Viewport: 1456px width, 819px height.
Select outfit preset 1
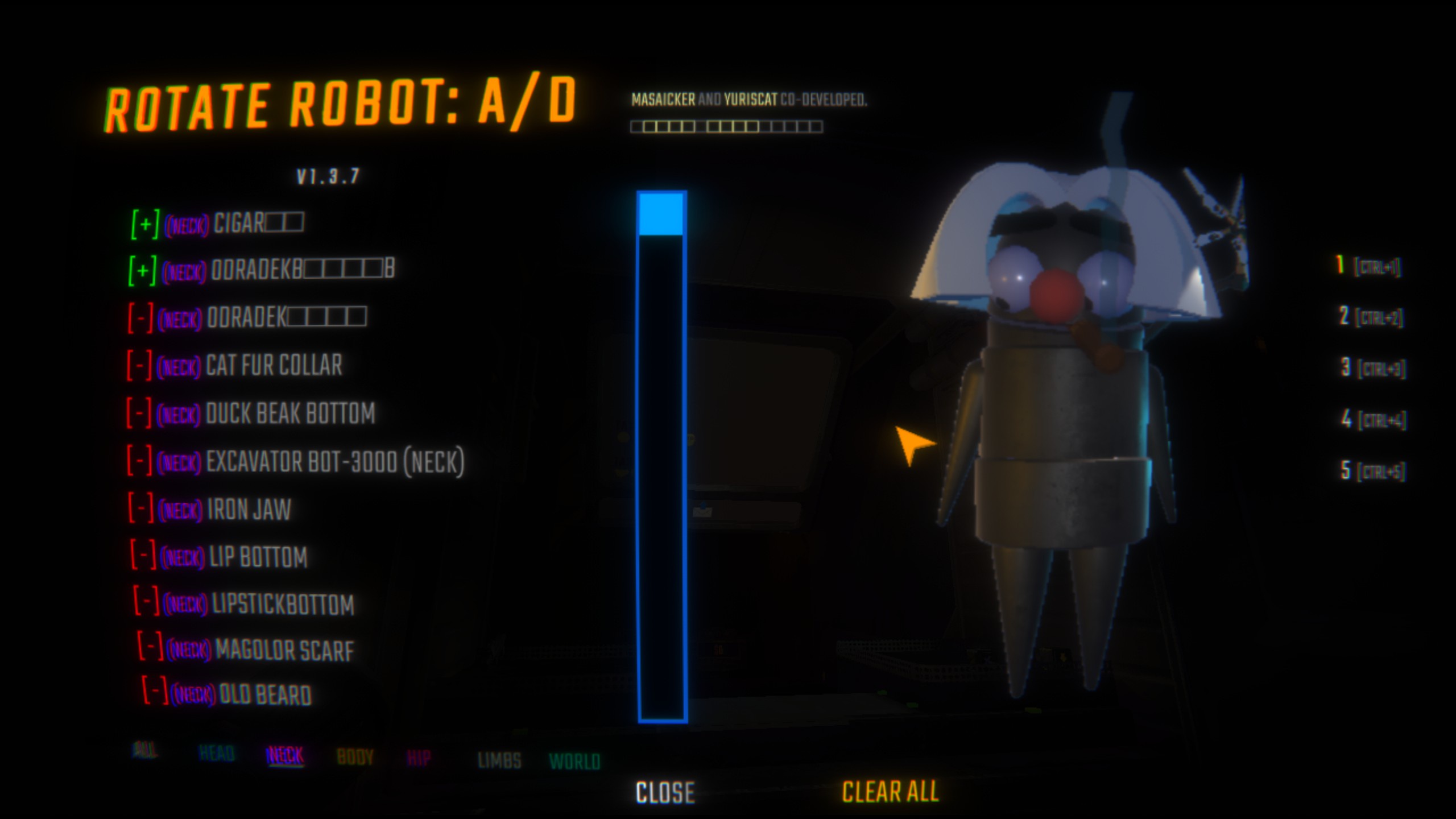pos(1368,266)
